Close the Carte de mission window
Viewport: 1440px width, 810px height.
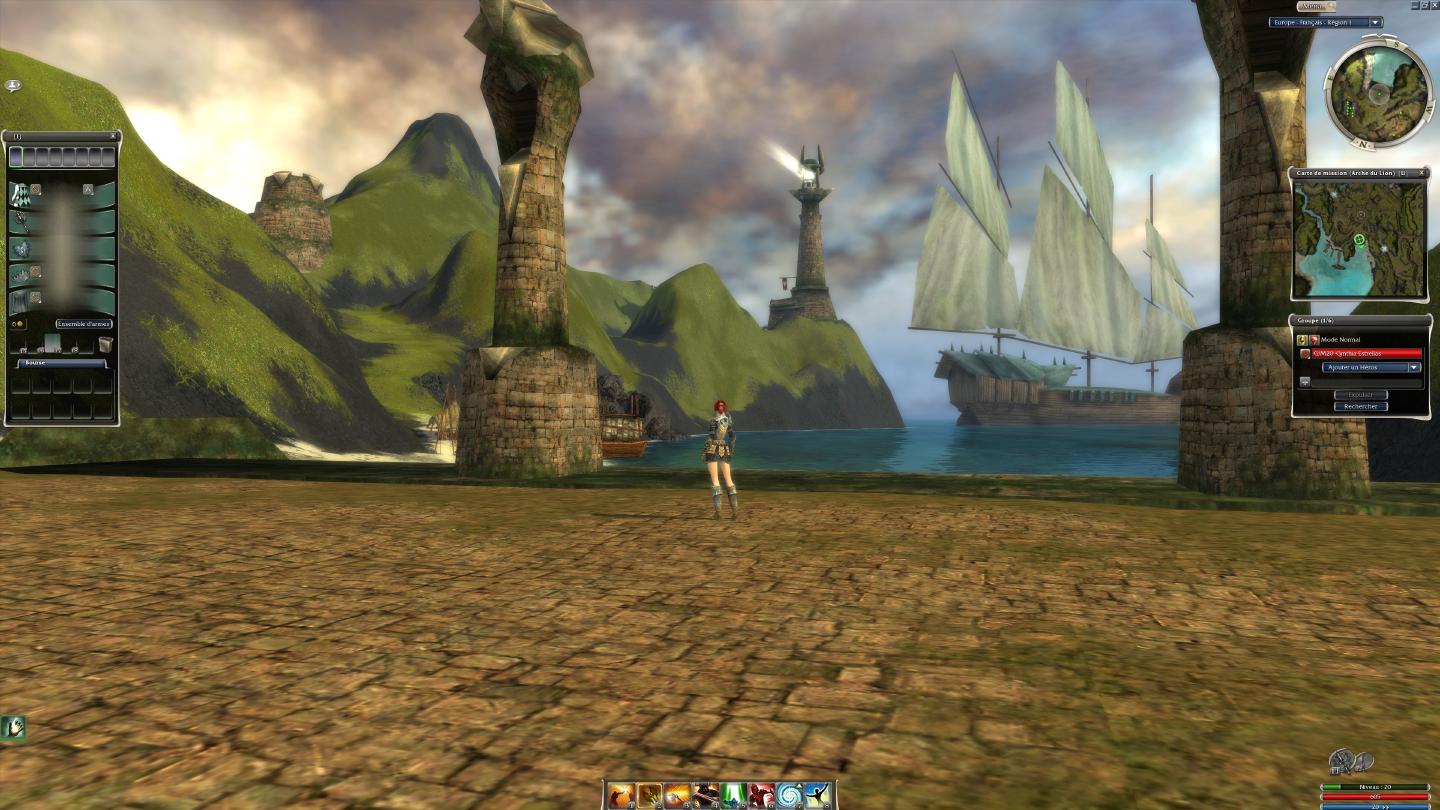point(1422,173)
